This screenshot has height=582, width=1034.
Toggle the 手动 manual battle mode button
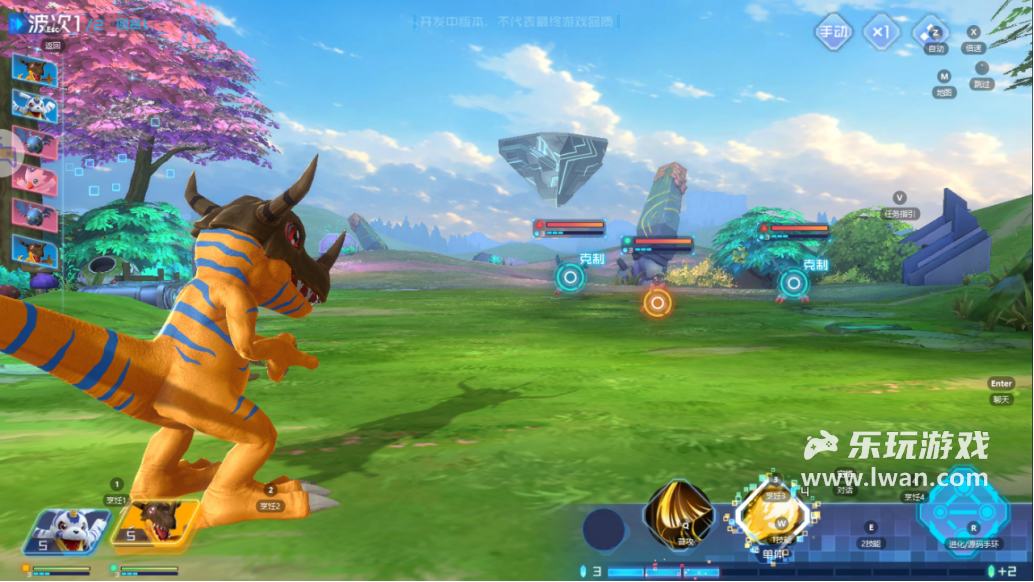coord(833,32)
